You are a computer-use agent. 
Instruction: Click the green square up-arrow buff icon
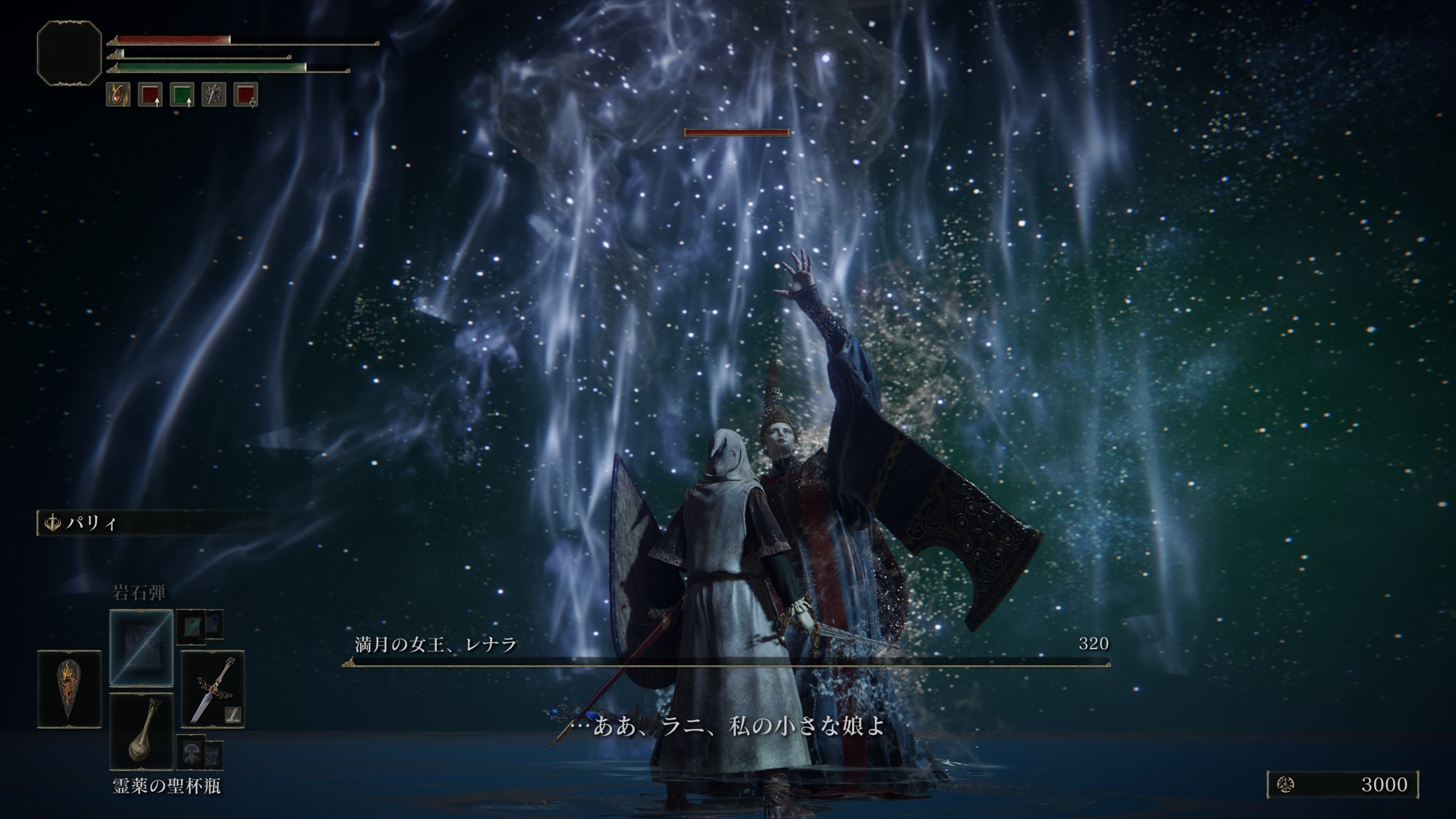pyautogui.click(x=181, y=95)
